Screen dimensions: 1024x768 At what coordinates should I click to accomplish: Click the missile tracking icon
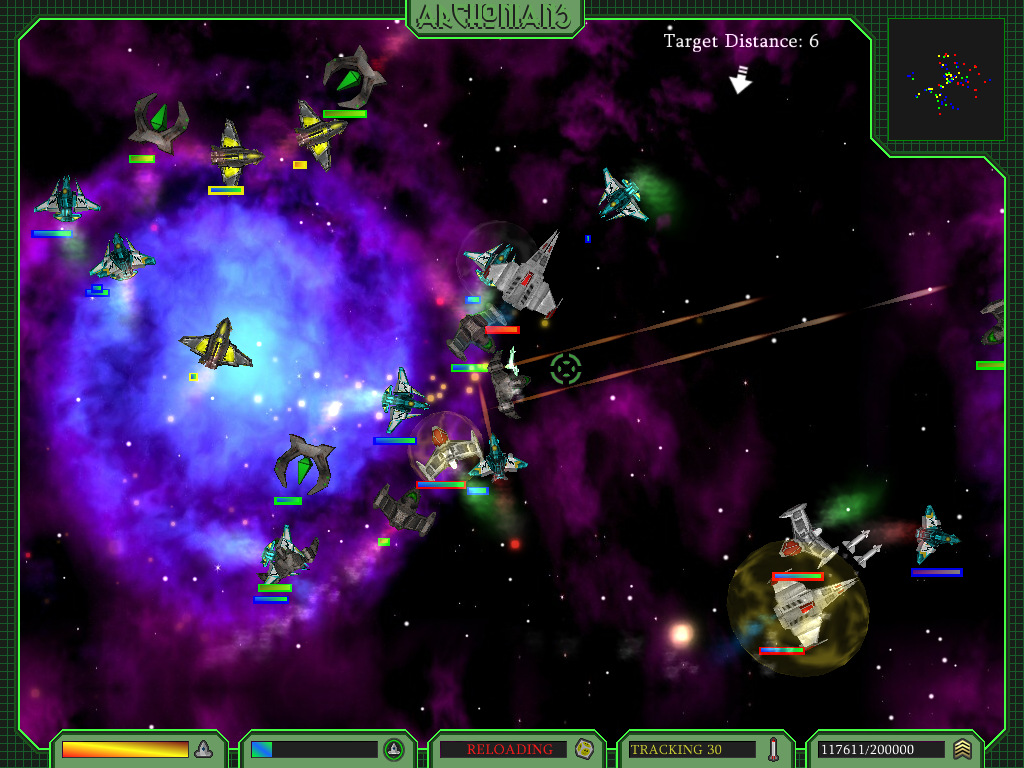(772, 749)
